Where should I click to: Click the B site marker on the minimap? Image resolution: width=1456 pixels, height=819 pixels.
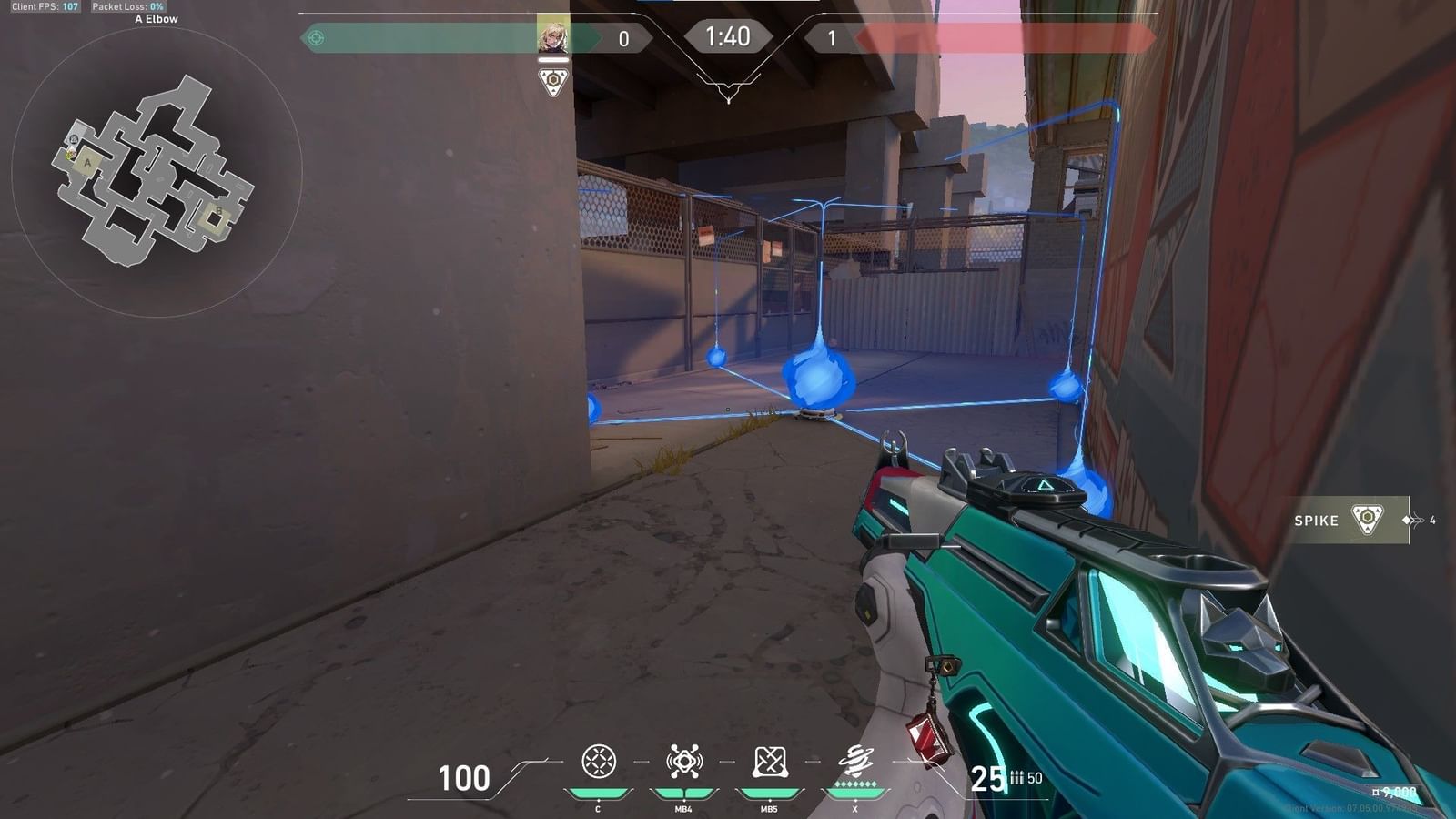coord(218,211)
